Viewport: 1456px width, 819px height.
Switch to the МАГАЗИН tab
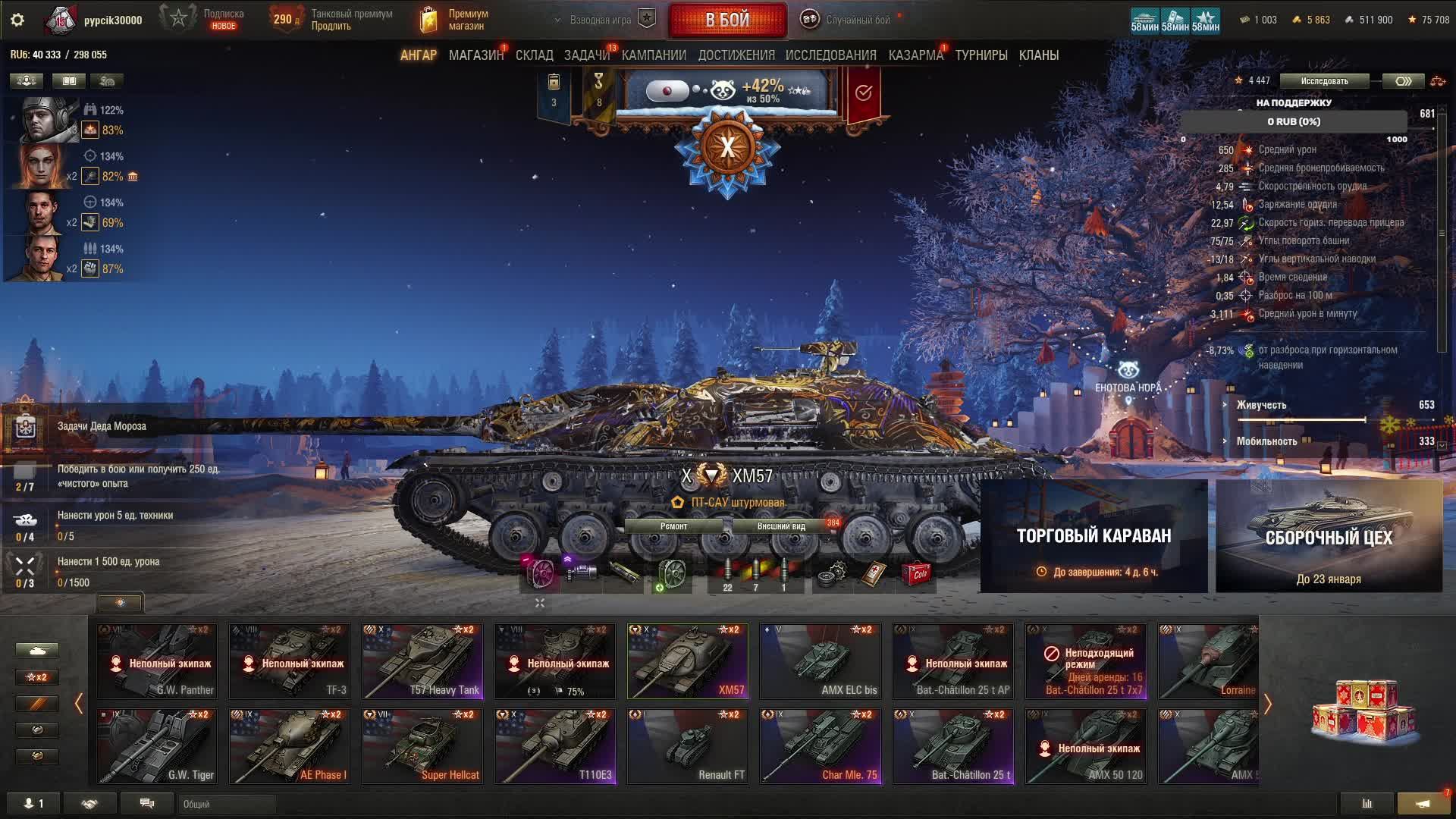[x=475, y=55]
